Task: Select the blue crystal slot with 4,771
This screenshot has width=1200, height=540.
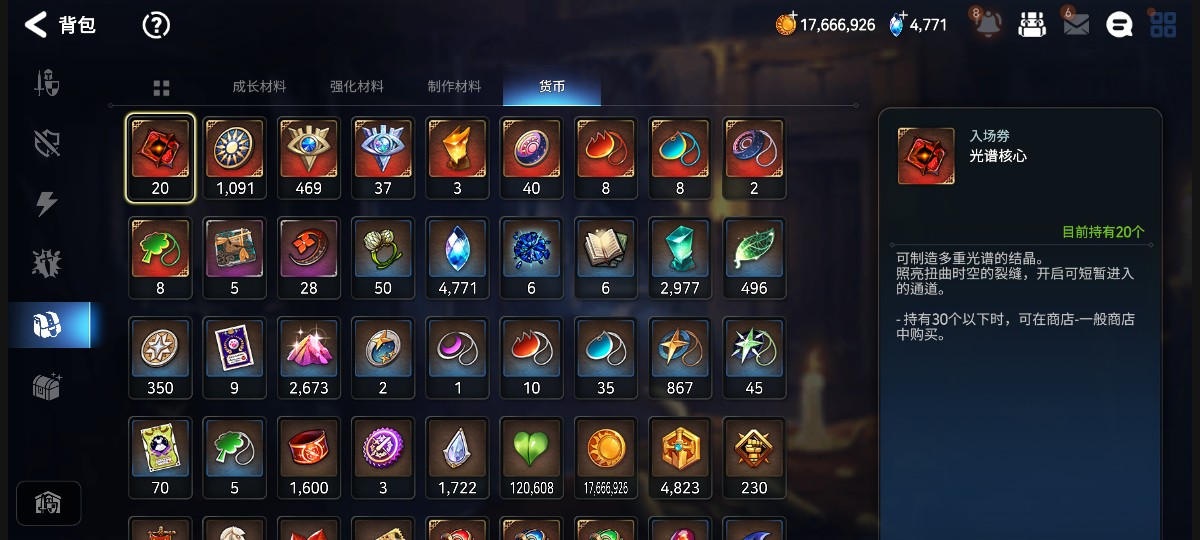Action: pyautogui.click(x=457, y=258)
